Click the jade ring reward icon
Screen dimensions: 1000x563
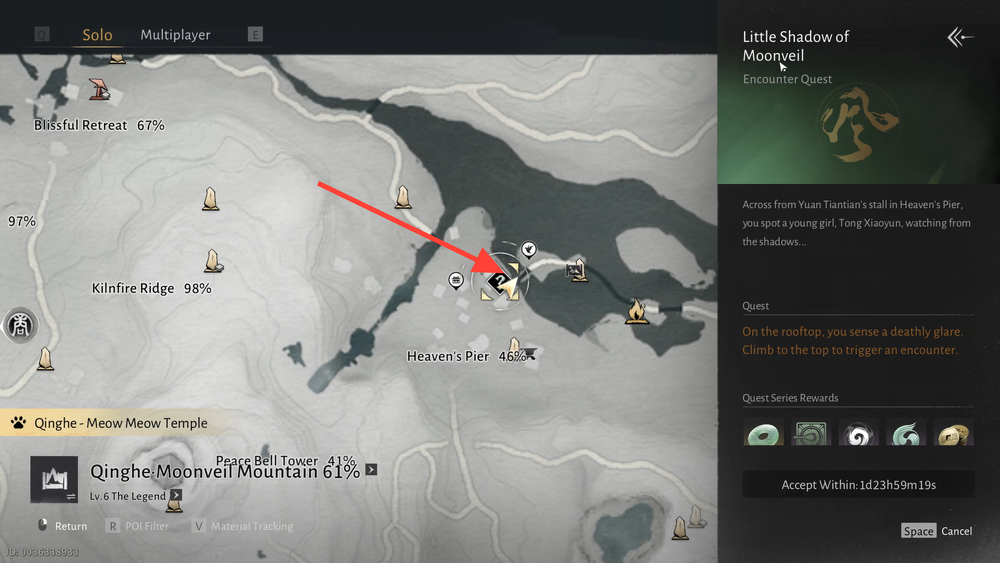click(x=763, y=433)
